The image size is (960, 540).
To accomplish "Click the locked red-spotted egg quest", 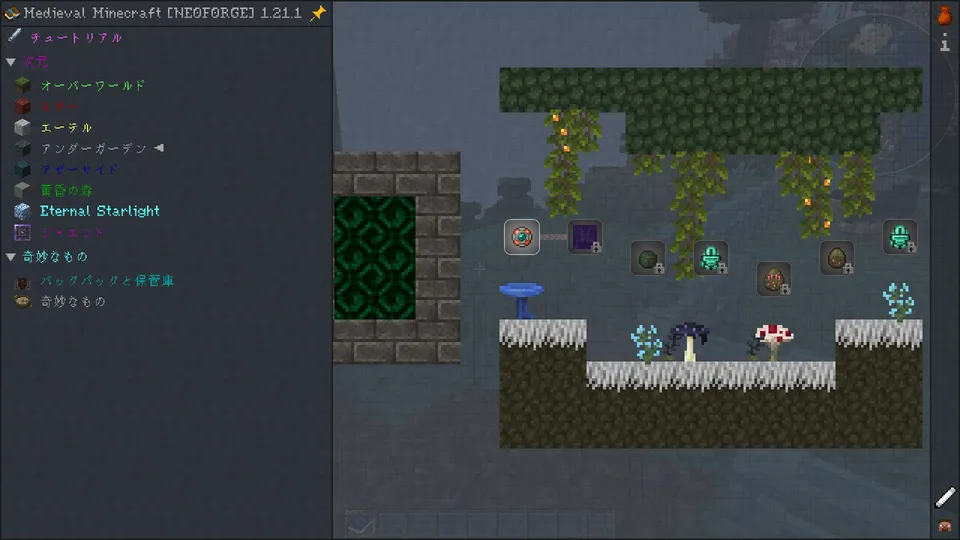I will click(x=774, y=278).
